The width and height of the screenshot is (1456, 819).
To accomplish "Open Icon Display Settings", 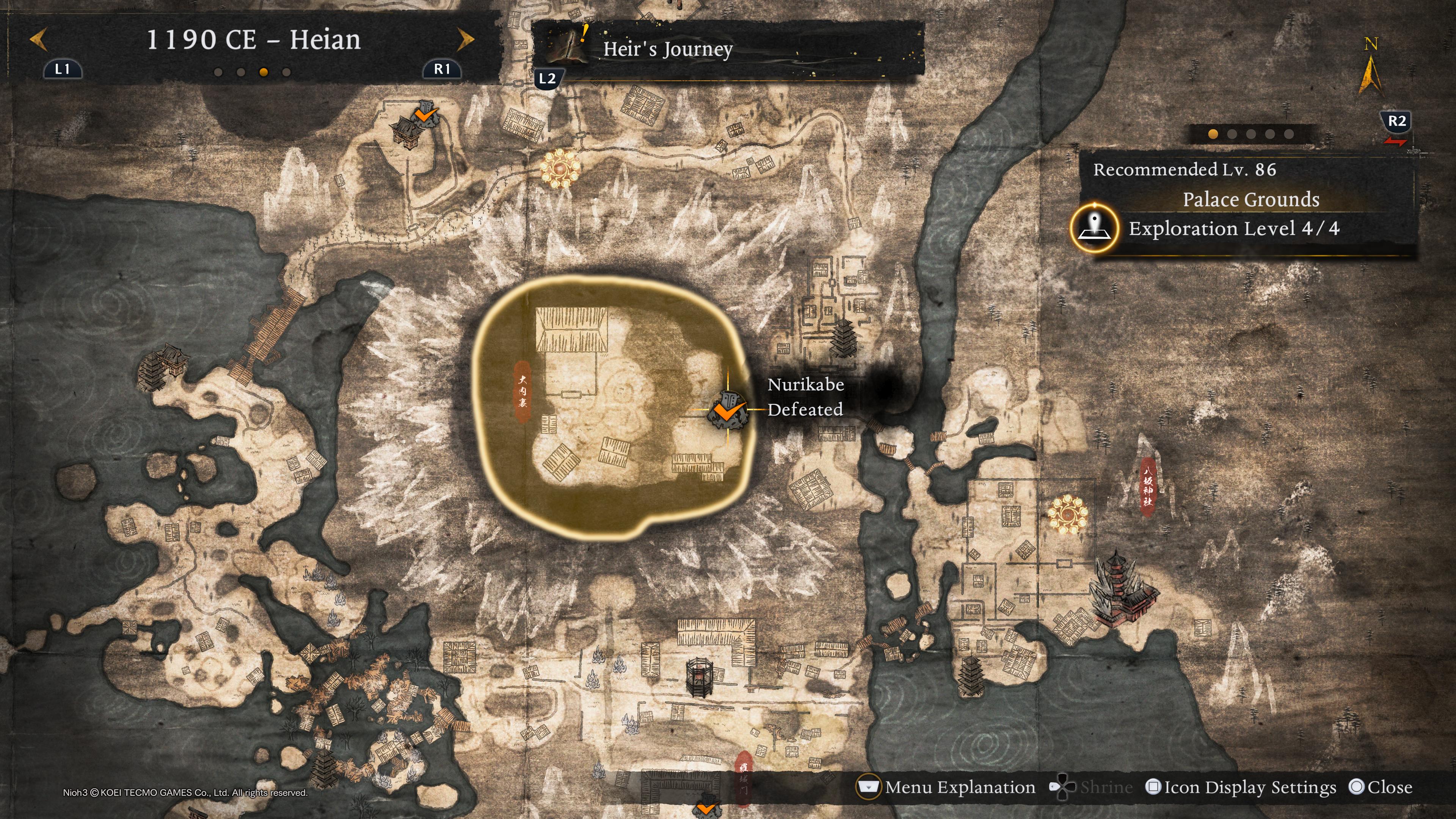I will pyautogui.click(x=1241, y=787).
